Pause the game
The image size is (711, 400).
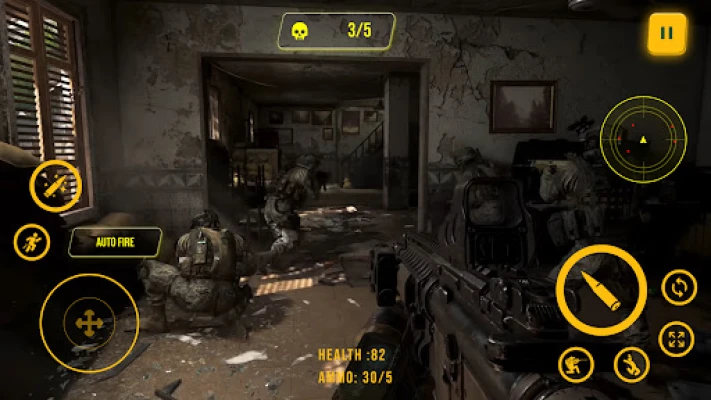(x=666, y=33)
